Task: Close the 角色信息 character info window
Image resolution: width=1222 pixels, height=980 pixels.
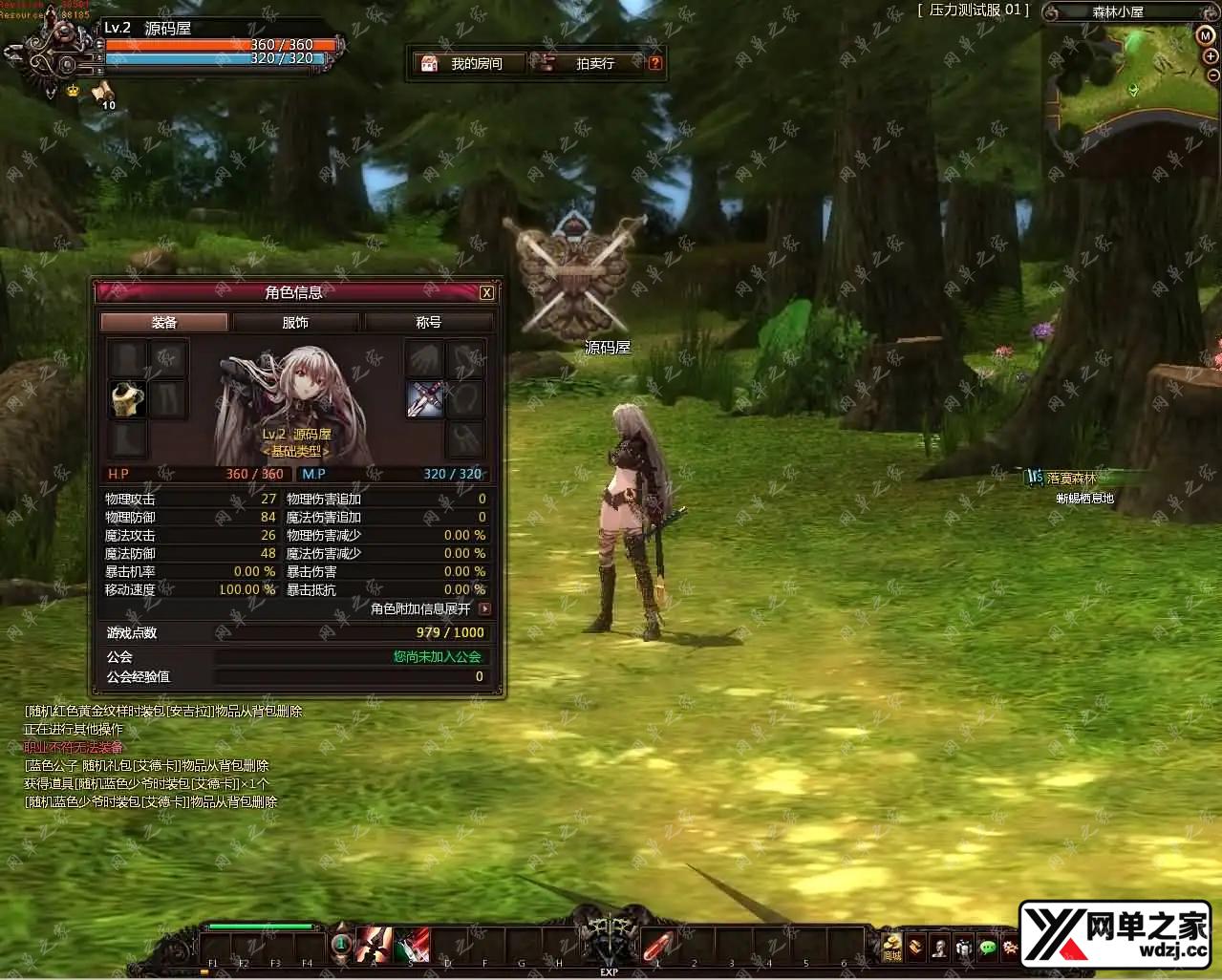Action: [486, 293]
